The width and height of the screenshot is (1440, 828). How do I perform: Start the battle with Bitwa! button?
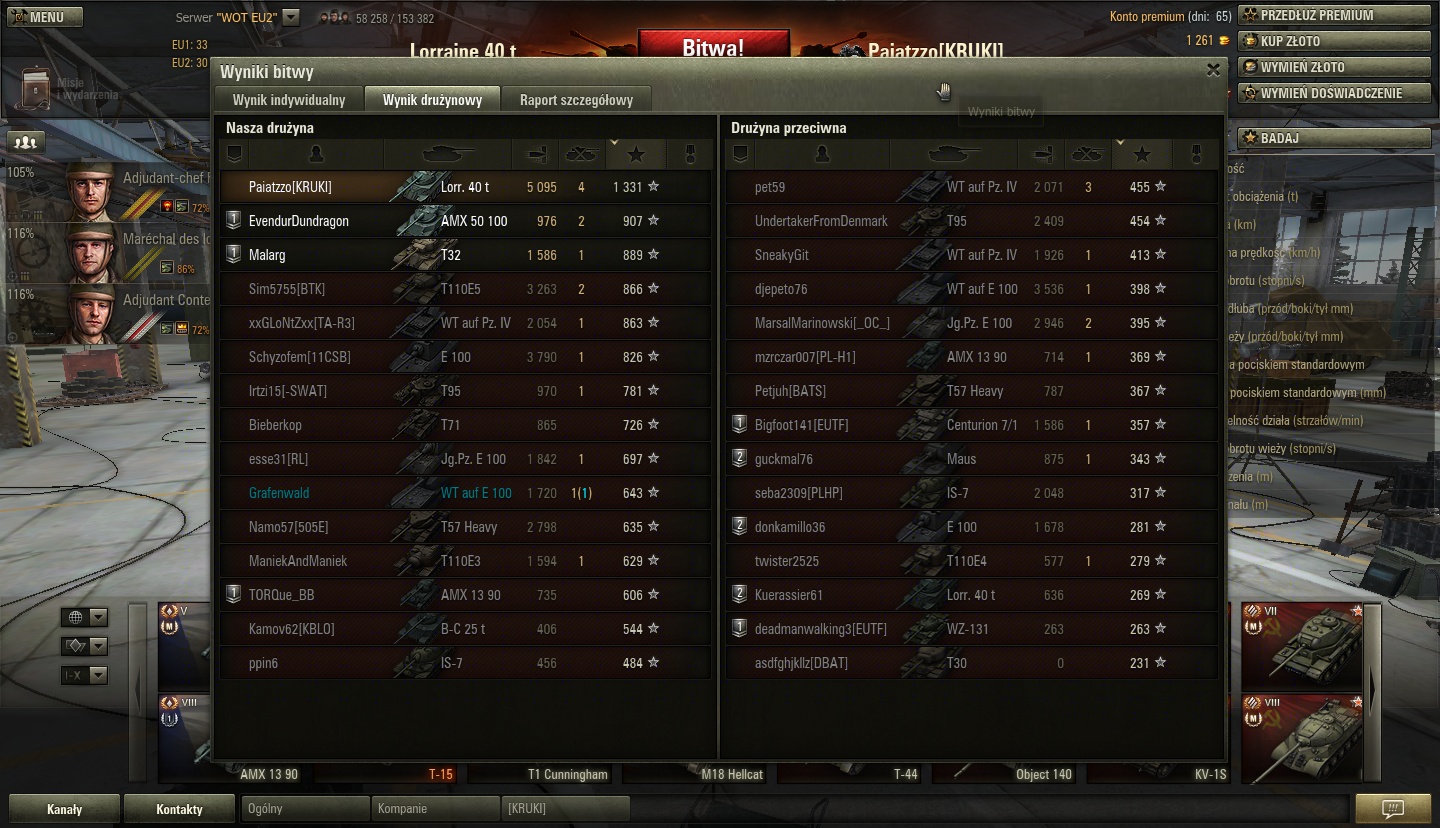point(713,46)
